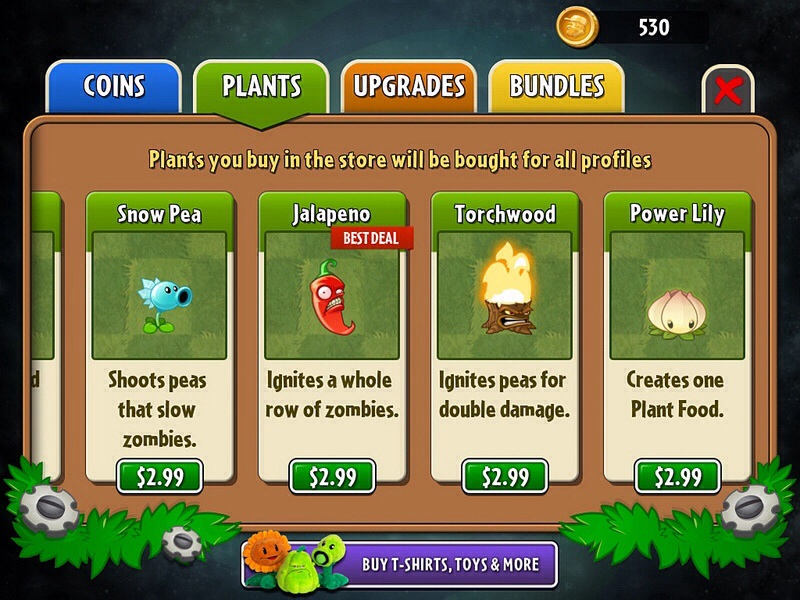The image size is (800, 600).
Task: Buy Snow Pea for $2.99
Action: click(160, 476)
